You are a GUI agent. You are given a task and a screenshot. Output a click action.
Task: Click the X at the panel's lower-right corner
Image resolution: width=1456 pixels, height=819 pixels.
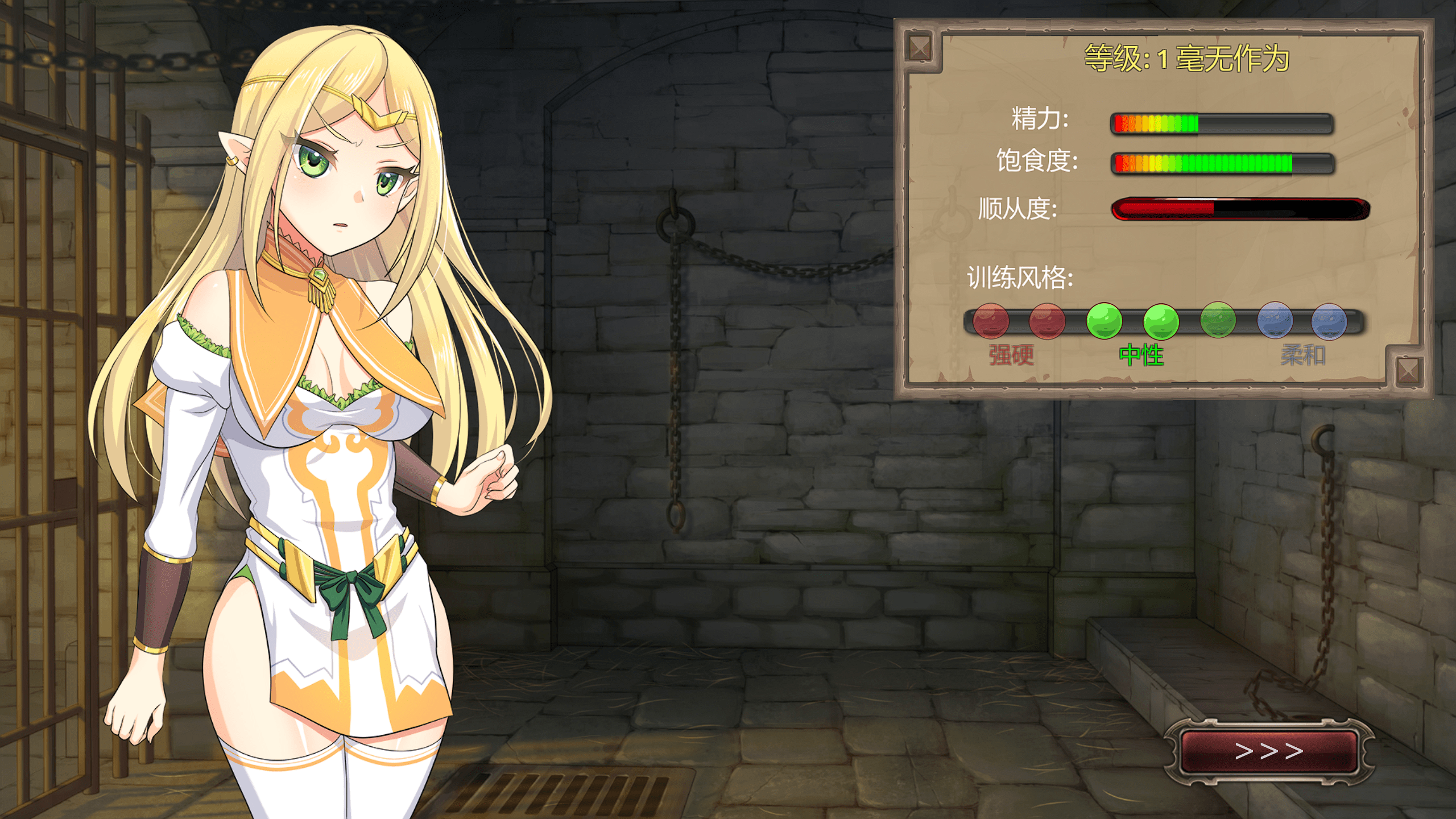pos(1408,371)
